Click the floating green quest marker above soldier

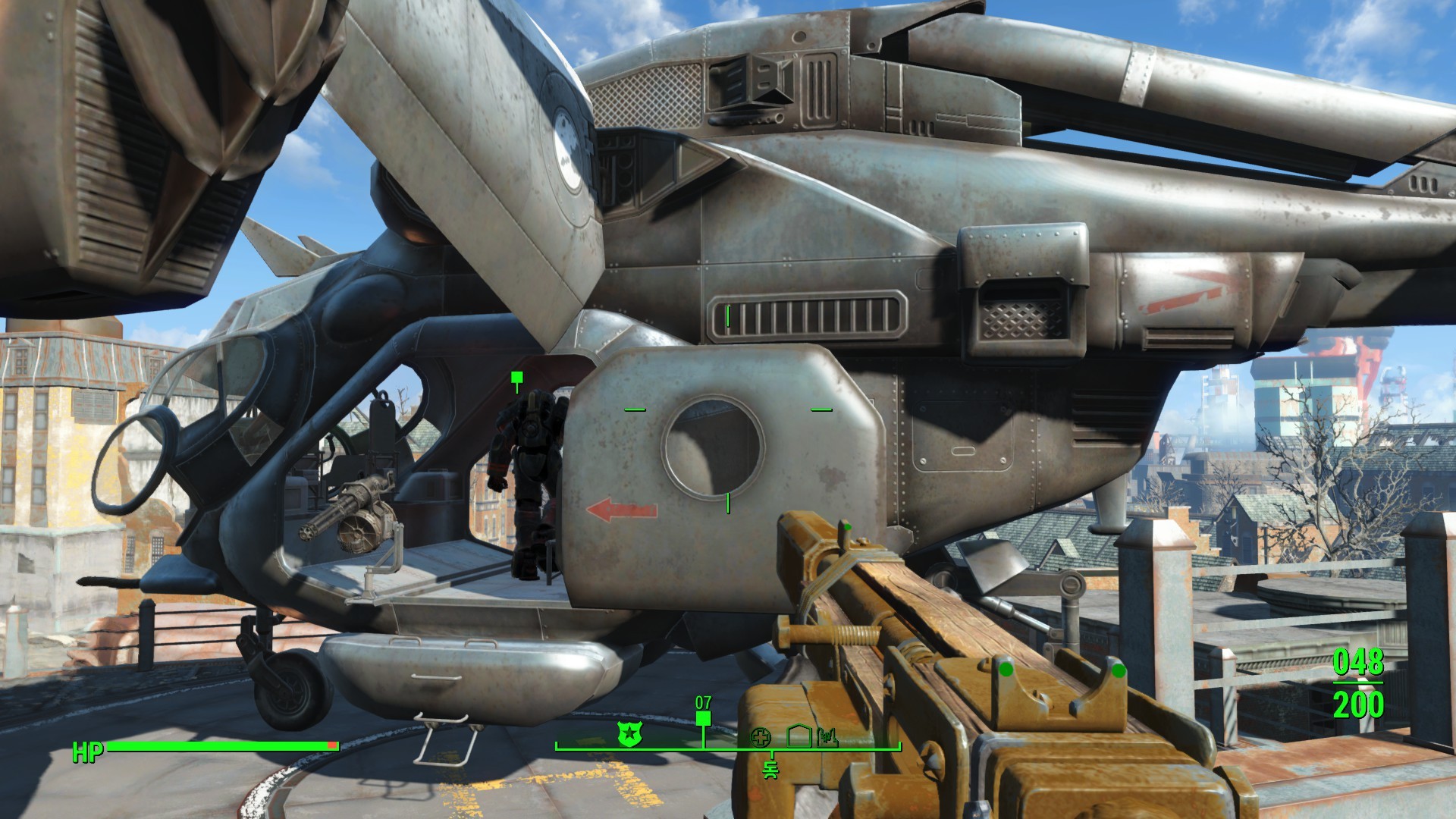[x=517, y=378]
